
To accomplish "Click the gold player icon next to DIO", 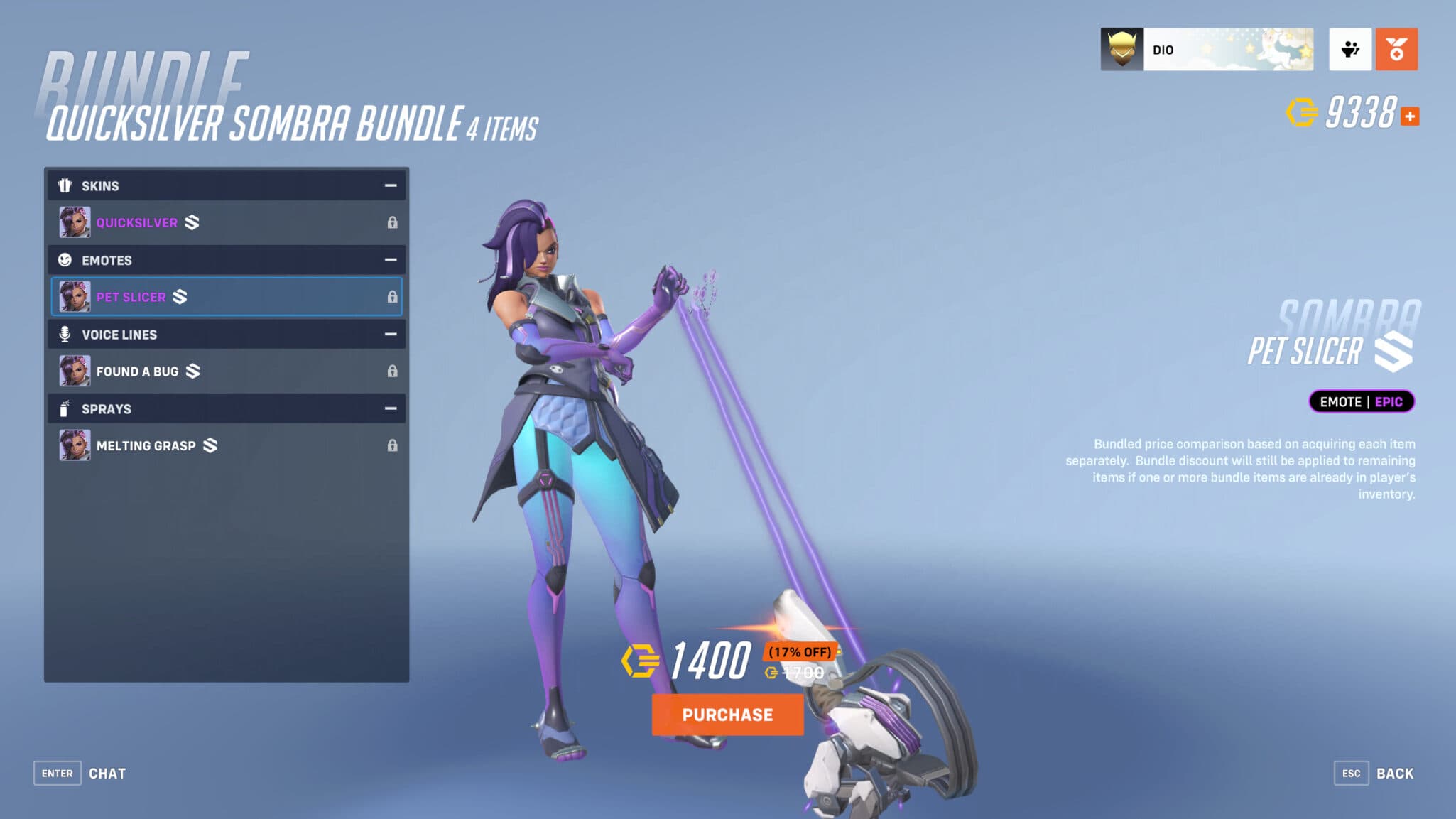I will pos(1121,48).
